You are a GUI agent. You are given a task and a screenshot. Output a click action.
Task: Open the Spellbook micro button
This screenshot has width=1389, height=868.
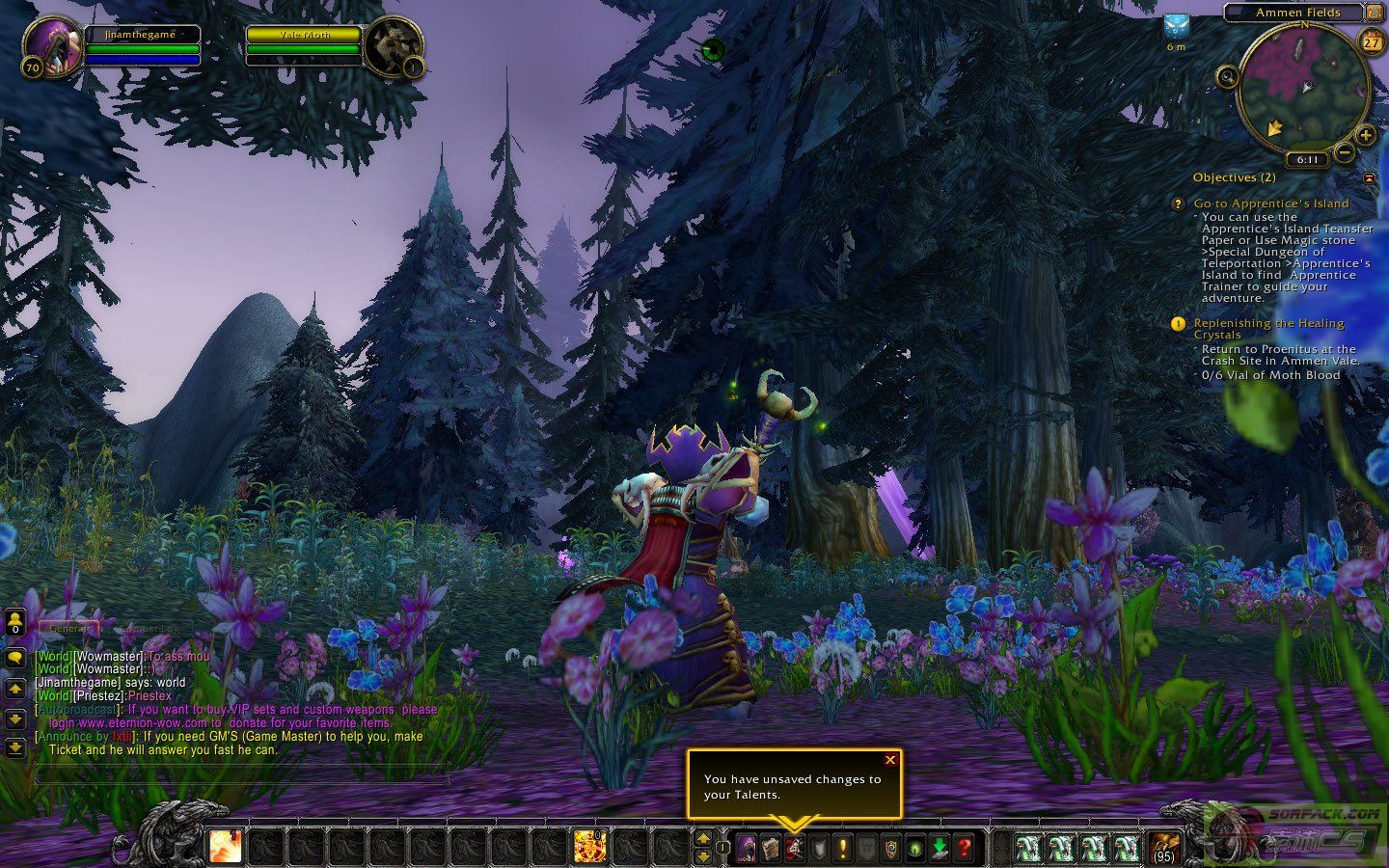click(770, 849)
